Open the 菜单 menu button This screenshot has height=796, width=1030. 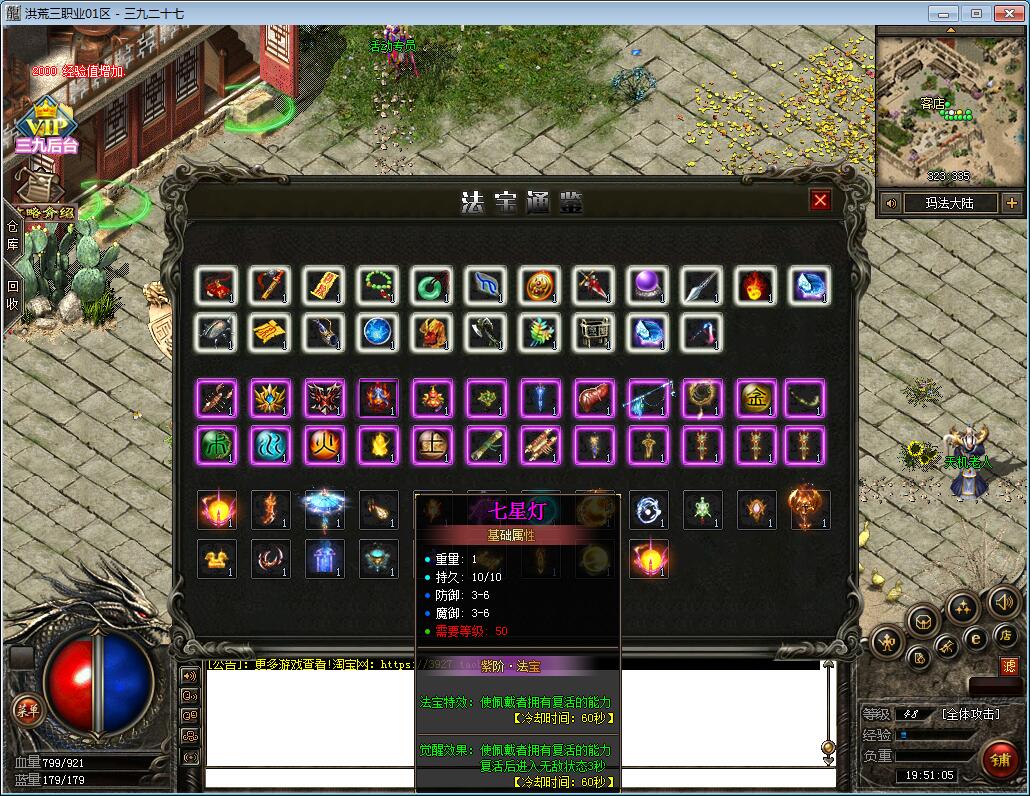pyautogui.click(x=27, y=710)
